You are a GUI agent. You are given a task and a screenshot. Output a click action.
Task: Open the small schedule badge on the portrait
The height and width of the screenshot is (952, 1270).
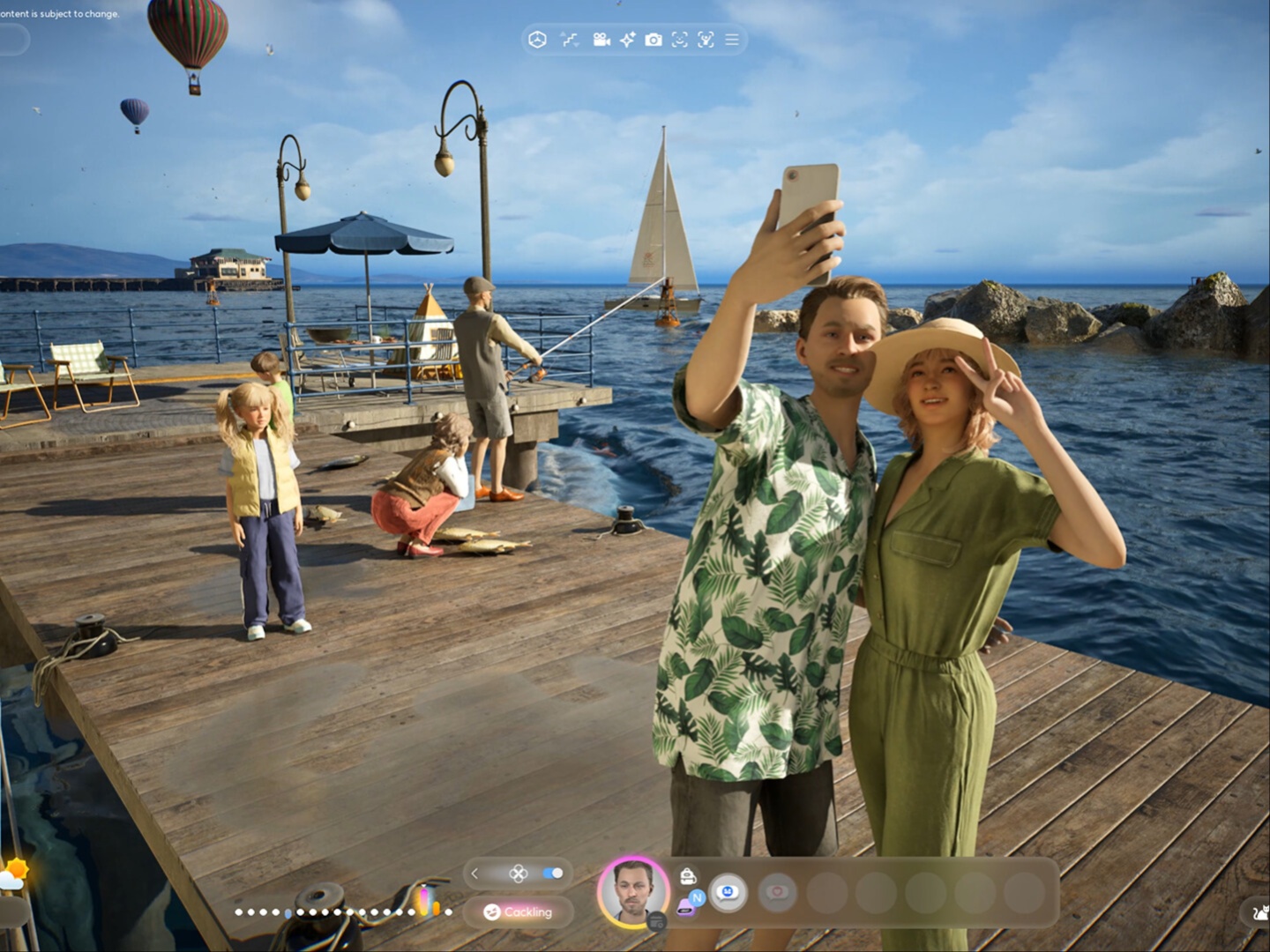[656, 922]
